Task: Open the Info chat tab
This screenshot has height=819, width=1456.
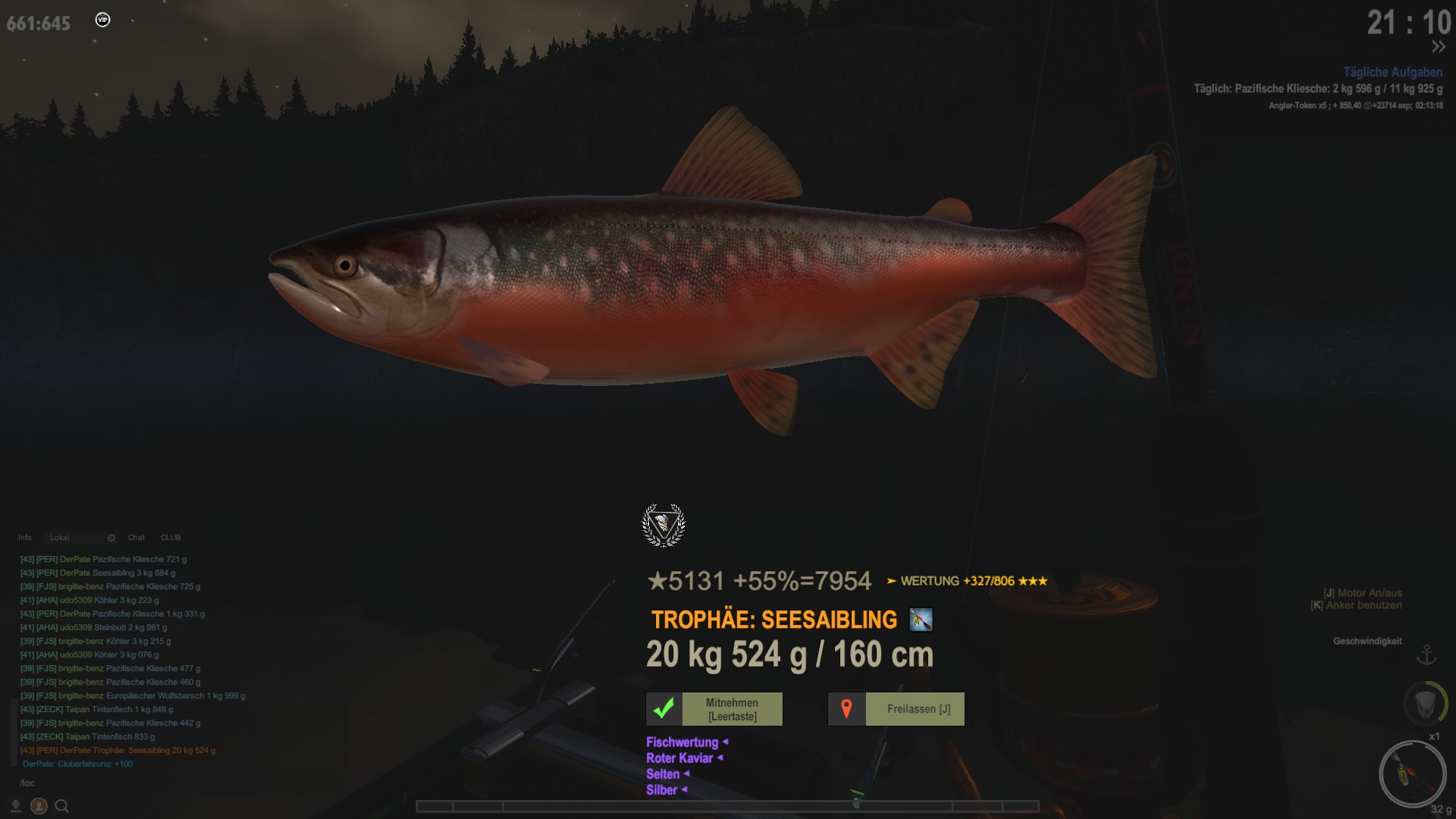Action: pyautogui.click(x=25, y=538)
